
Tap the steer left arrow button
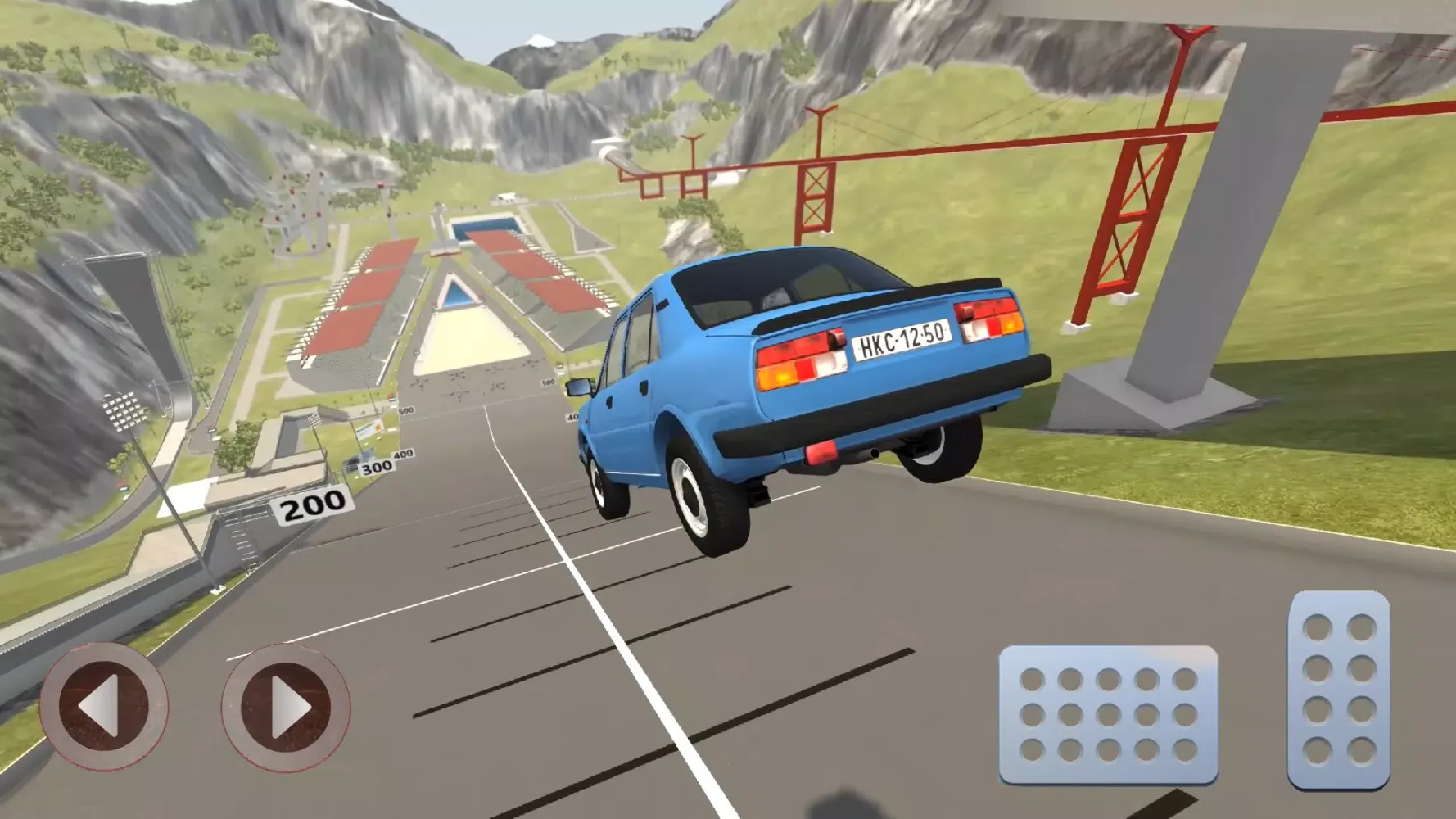(x=104, y=706)
